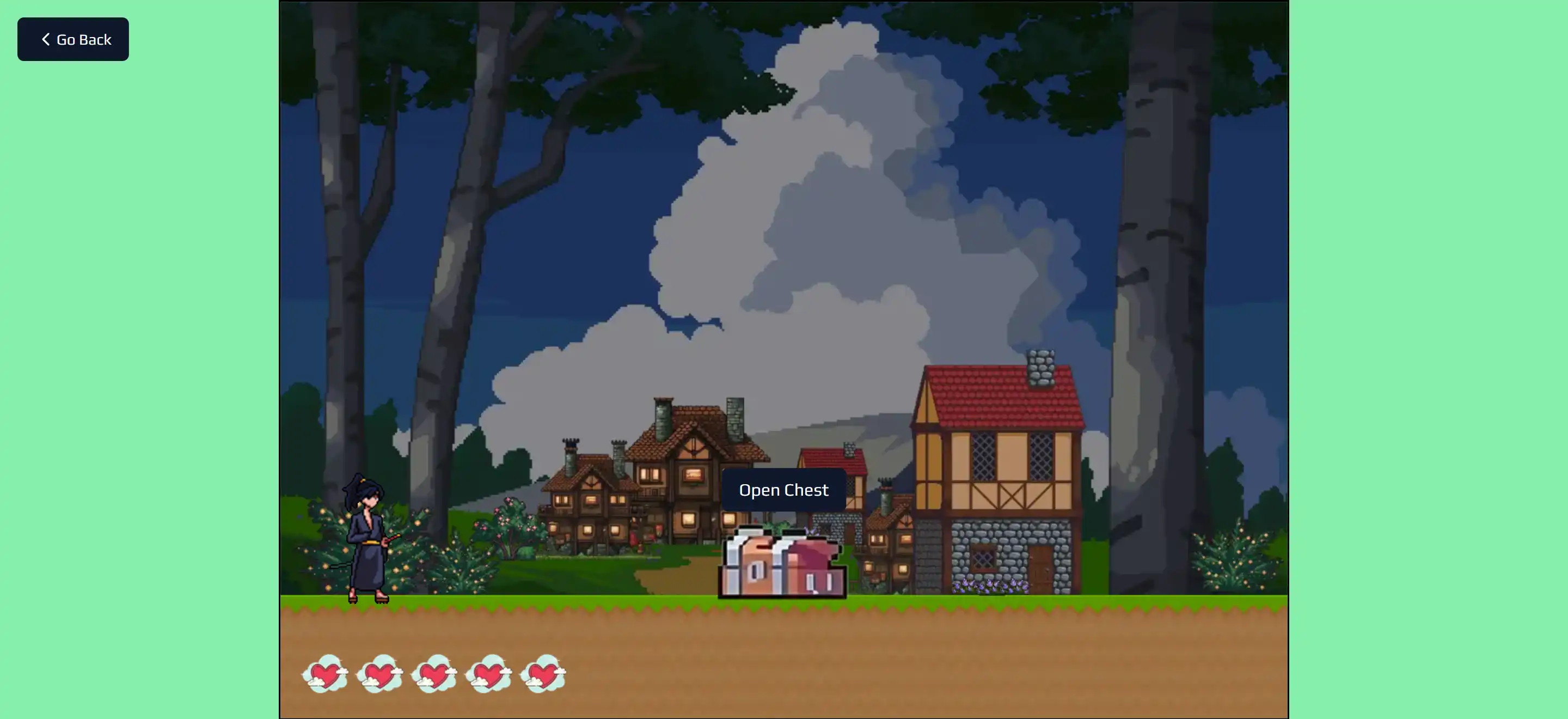Screen dimensions: 1568x719
Task: Click the Open Chest prompt
Action: (783, 490)
